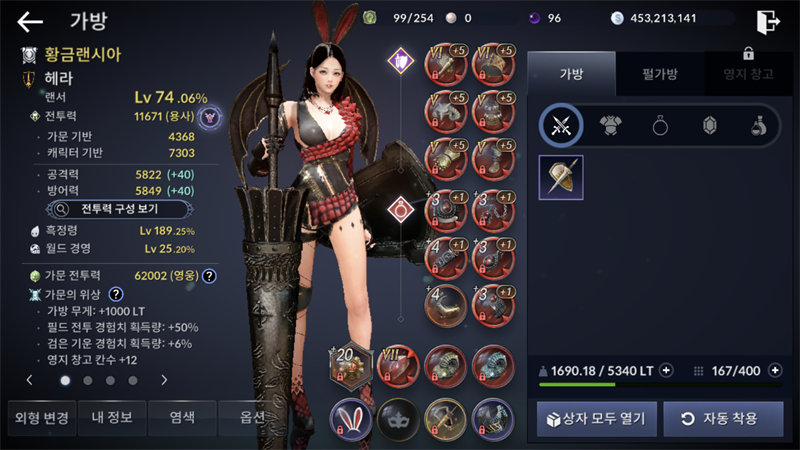Show next family status page arrow

click(x=164, y=380)
